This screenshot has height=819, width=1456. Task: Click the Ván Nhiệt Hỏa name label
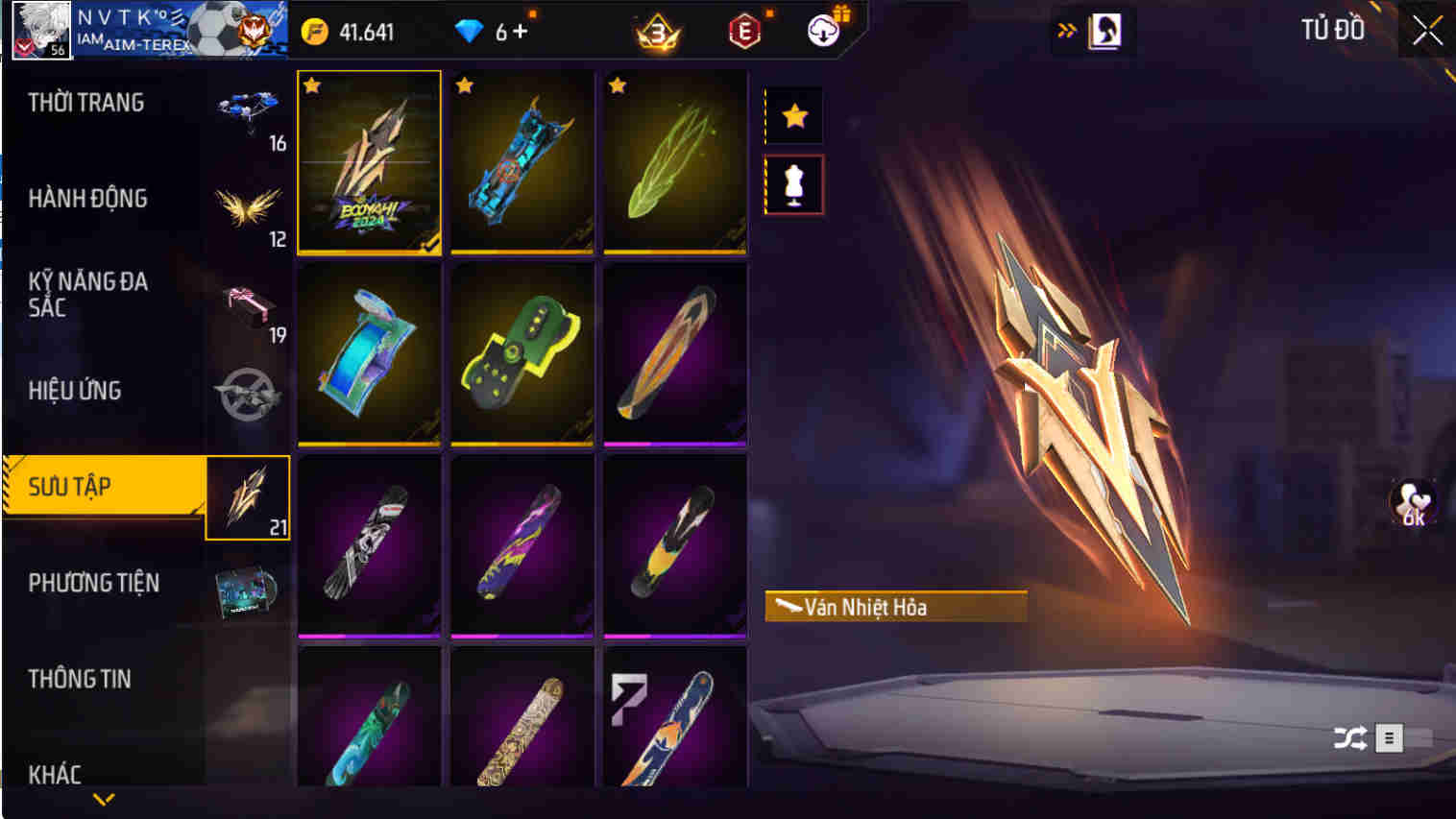point(893,607)
